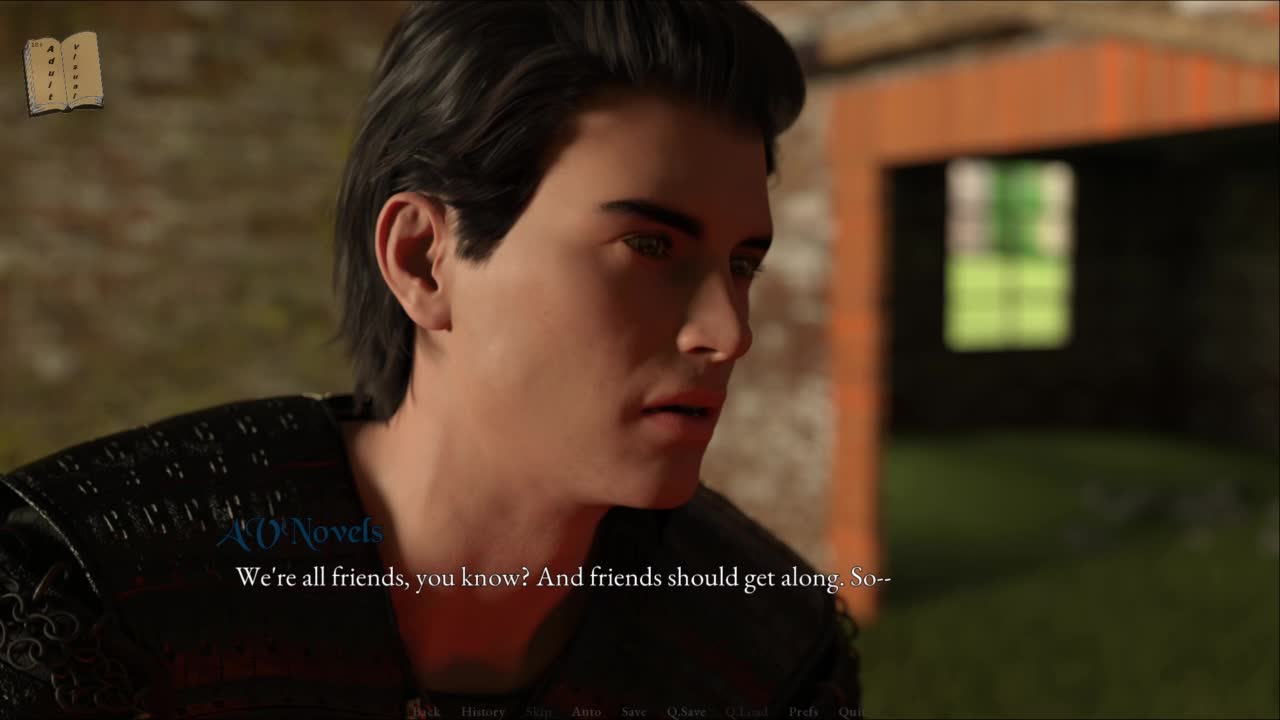This screenshot has height=720, width=1280.
Task: Quit the game from the quick menu
Action: click(x=851, y=712)
